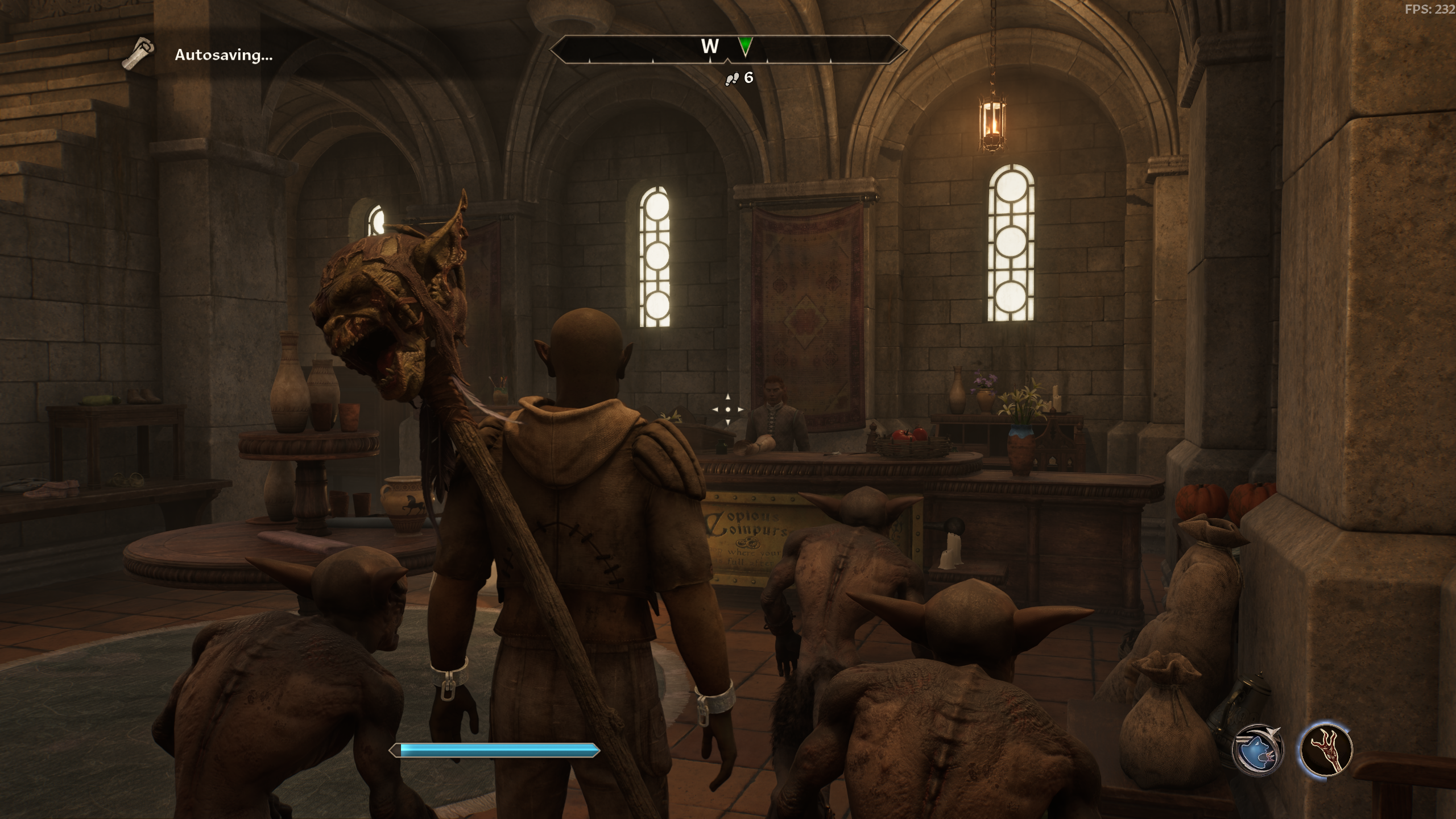1456x819 pixels.
Task: Click the compass bar at top
Action: point(727,49)
